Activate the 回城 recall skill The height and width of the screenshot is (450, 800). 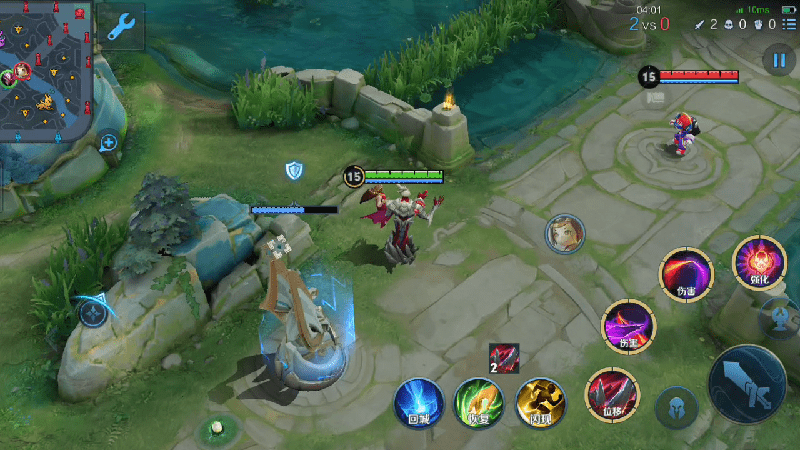418,402
